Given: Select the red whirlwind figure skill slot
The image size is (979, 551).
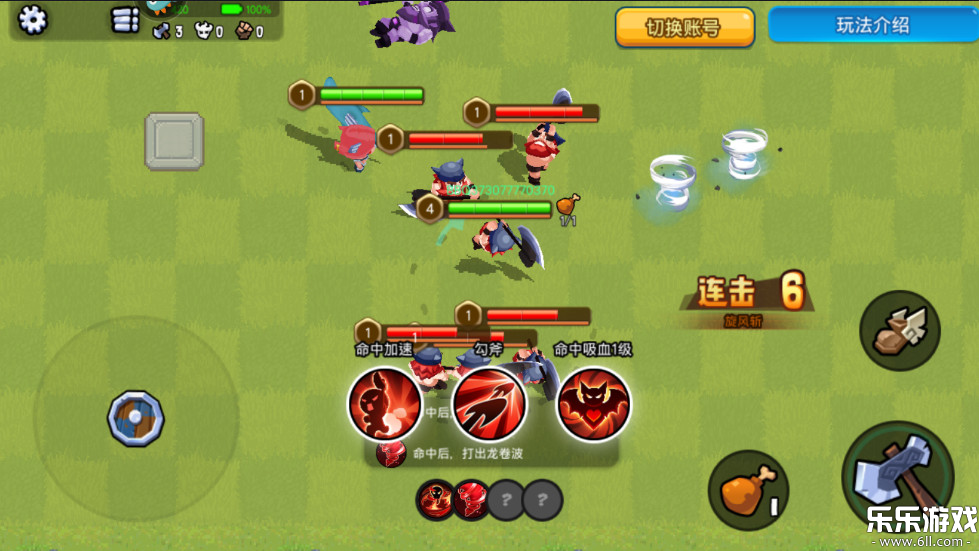Looking at the screenshot, I should point(435,499).
